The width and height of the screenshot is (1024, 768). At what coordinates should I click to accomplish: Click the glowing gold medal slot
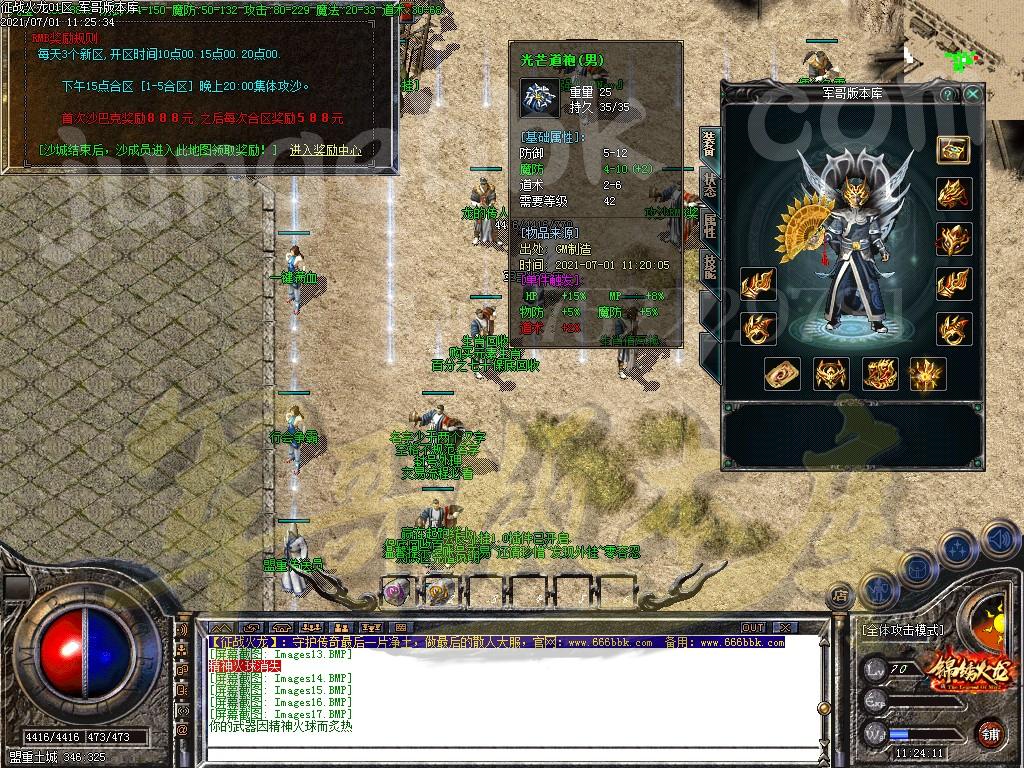point(927,374)
